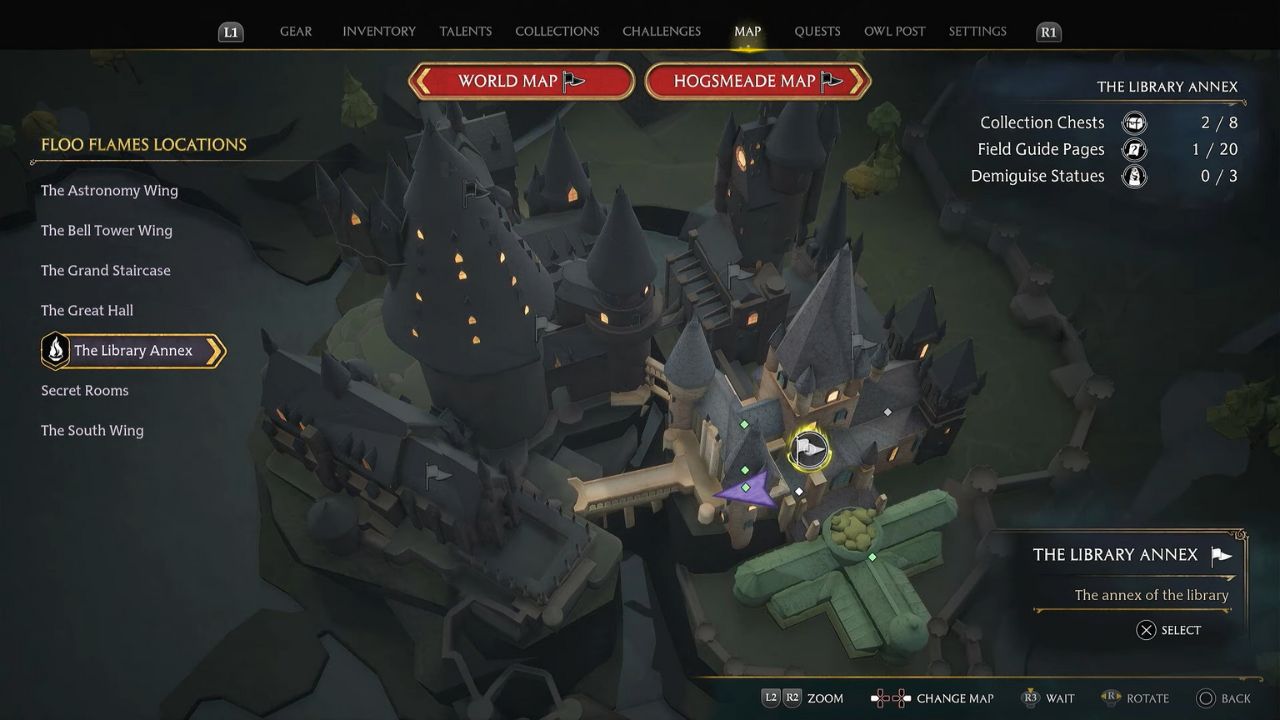
Task: Click the R1 shoulder button icon
Action: pos(1048,31)
